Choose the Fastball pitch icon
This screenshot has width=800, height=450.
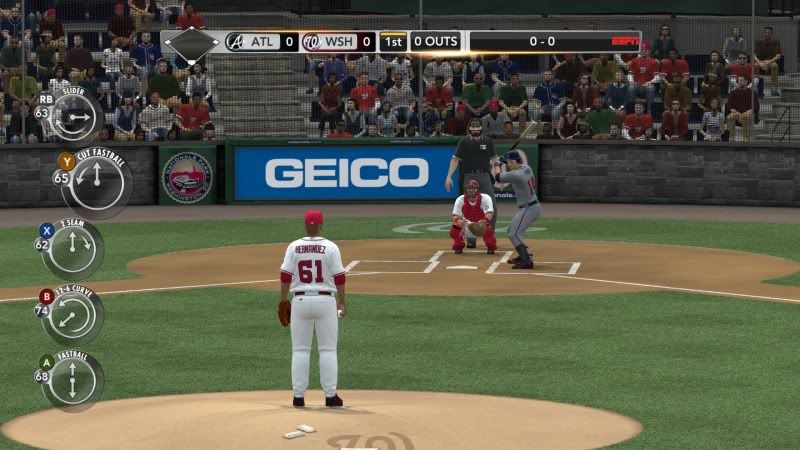click(72, 381)
